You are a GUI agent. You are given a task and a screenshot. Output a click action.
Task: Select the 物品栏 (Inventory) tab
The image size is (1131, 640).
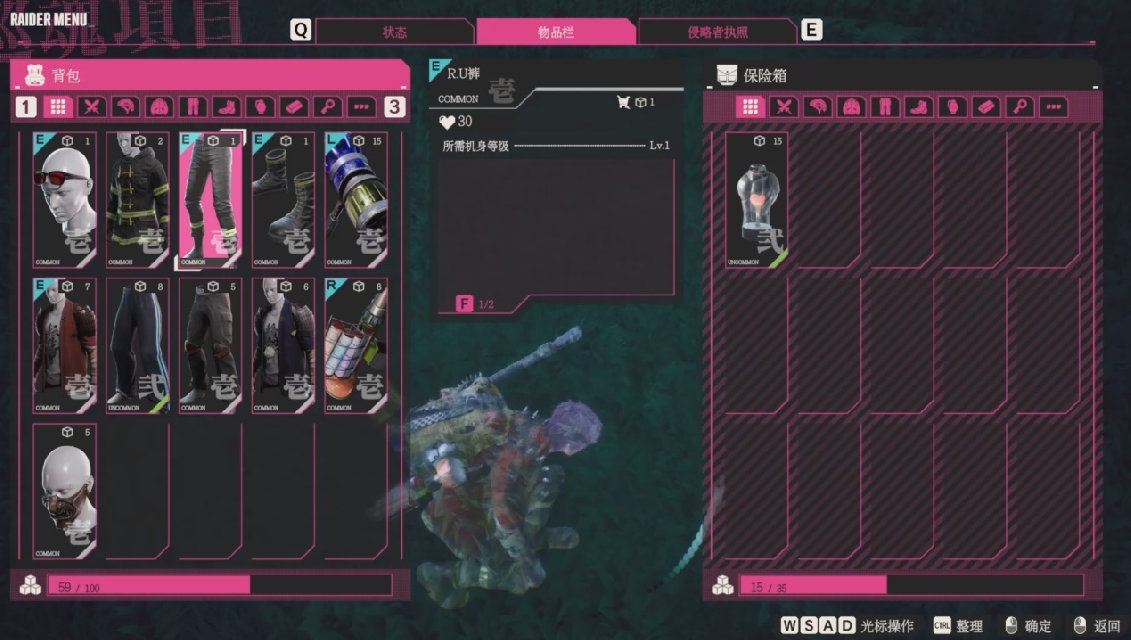[x=556, y=32]
